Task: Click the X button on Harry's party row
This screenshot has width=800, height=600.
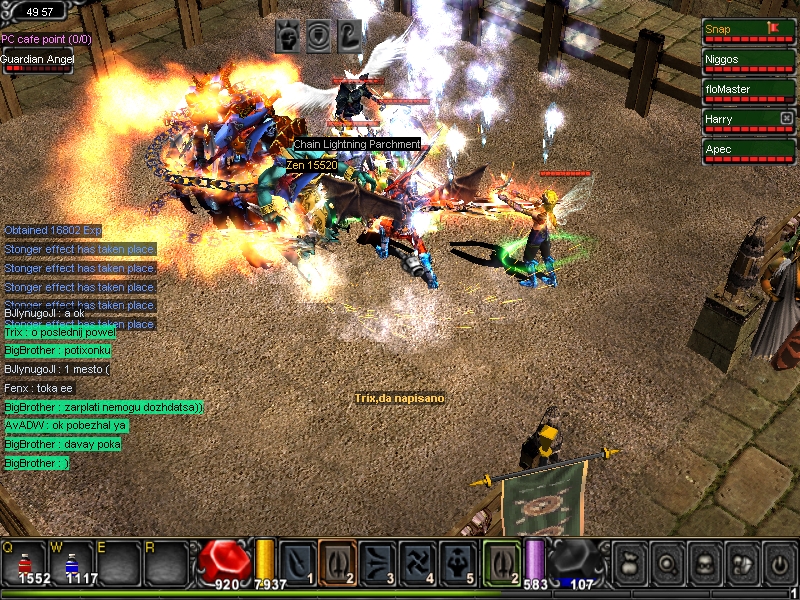Action: (x=786, y=118)
